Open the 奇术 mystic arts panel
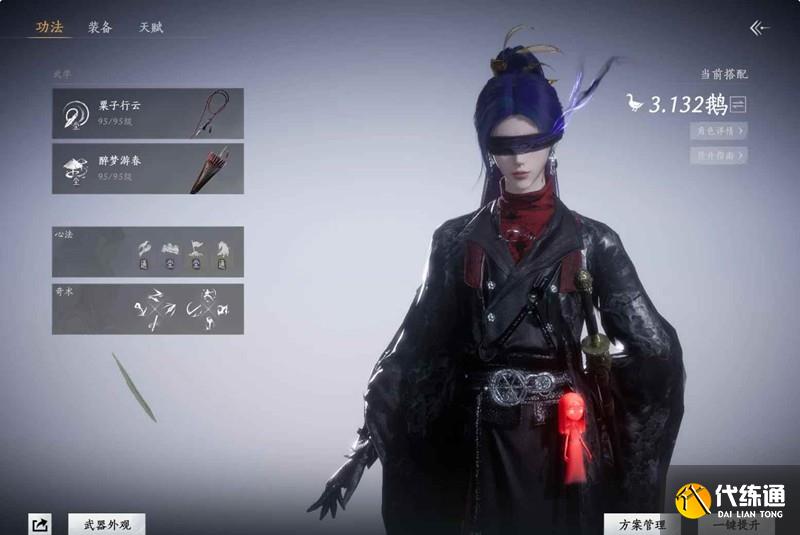 148,308
